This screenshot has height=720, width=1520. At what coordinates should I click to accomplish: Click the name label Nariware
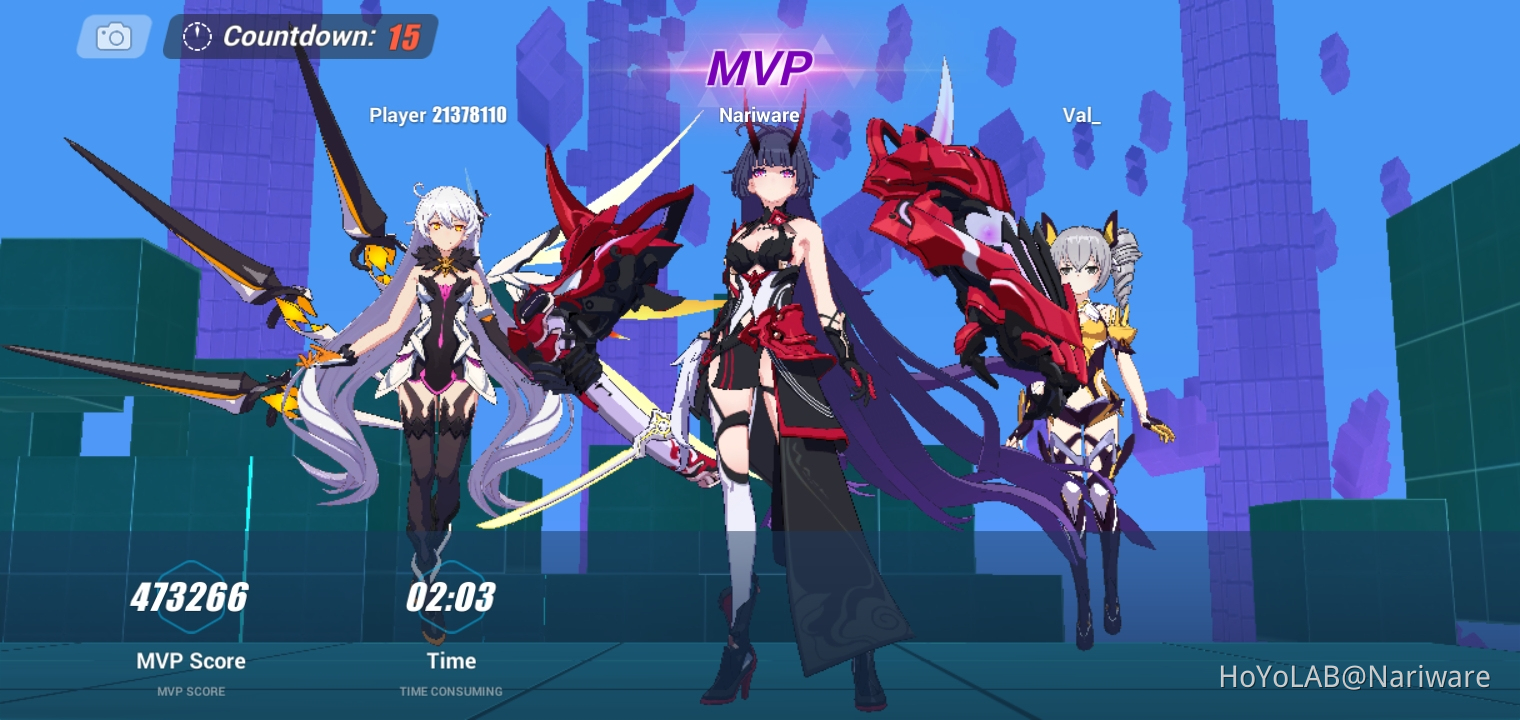758,115
